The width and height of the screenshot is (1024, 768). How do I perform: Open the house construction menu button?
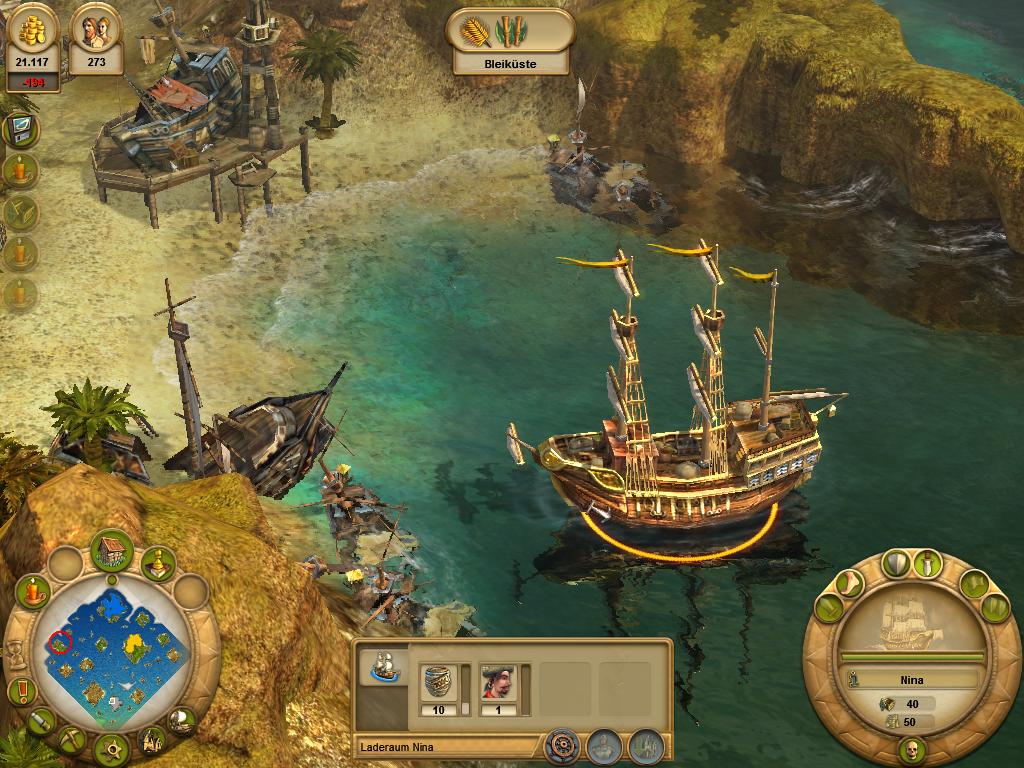click(112, 551)
